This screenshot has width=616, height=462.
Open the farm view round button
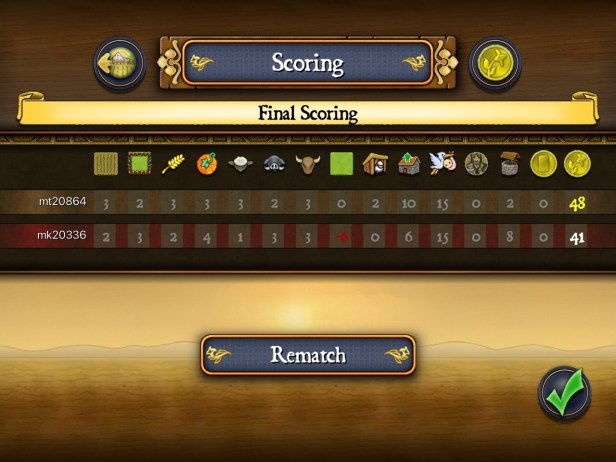(120, 63)
